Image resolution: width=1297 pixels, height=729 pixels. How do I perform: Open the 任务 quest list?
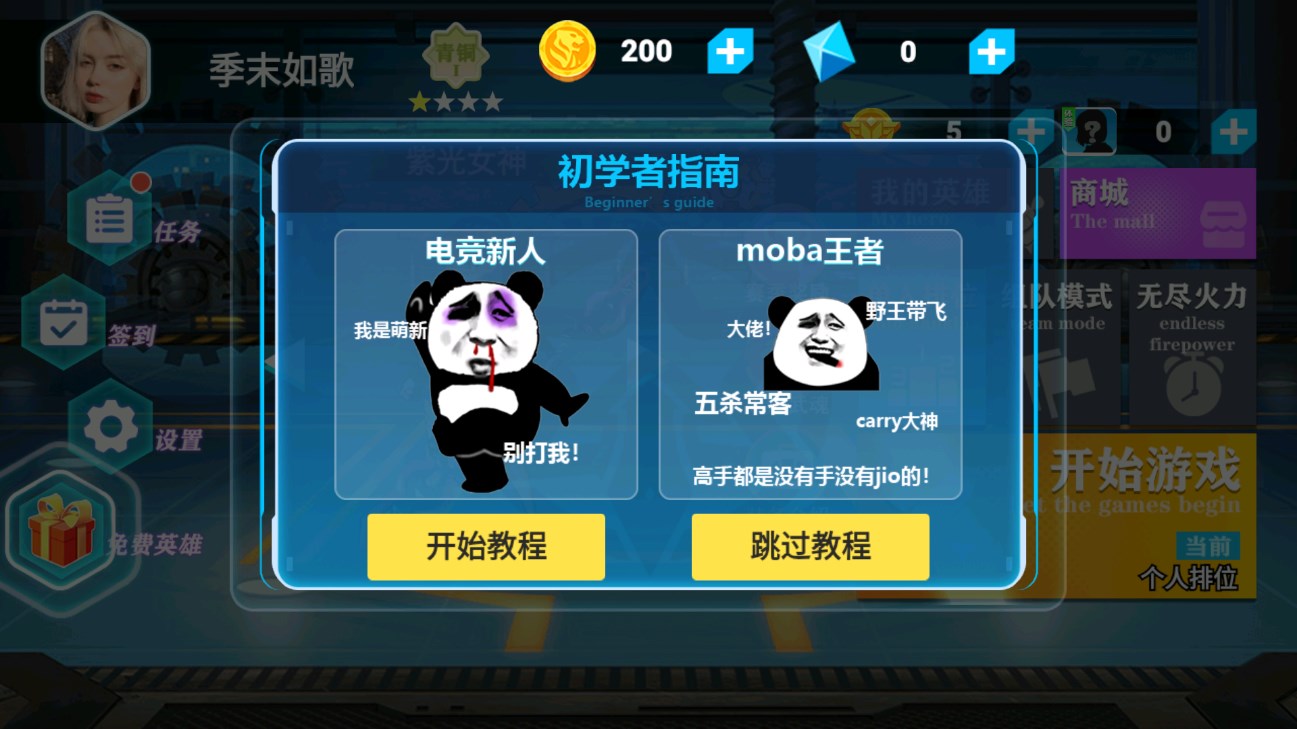[110, 218]
